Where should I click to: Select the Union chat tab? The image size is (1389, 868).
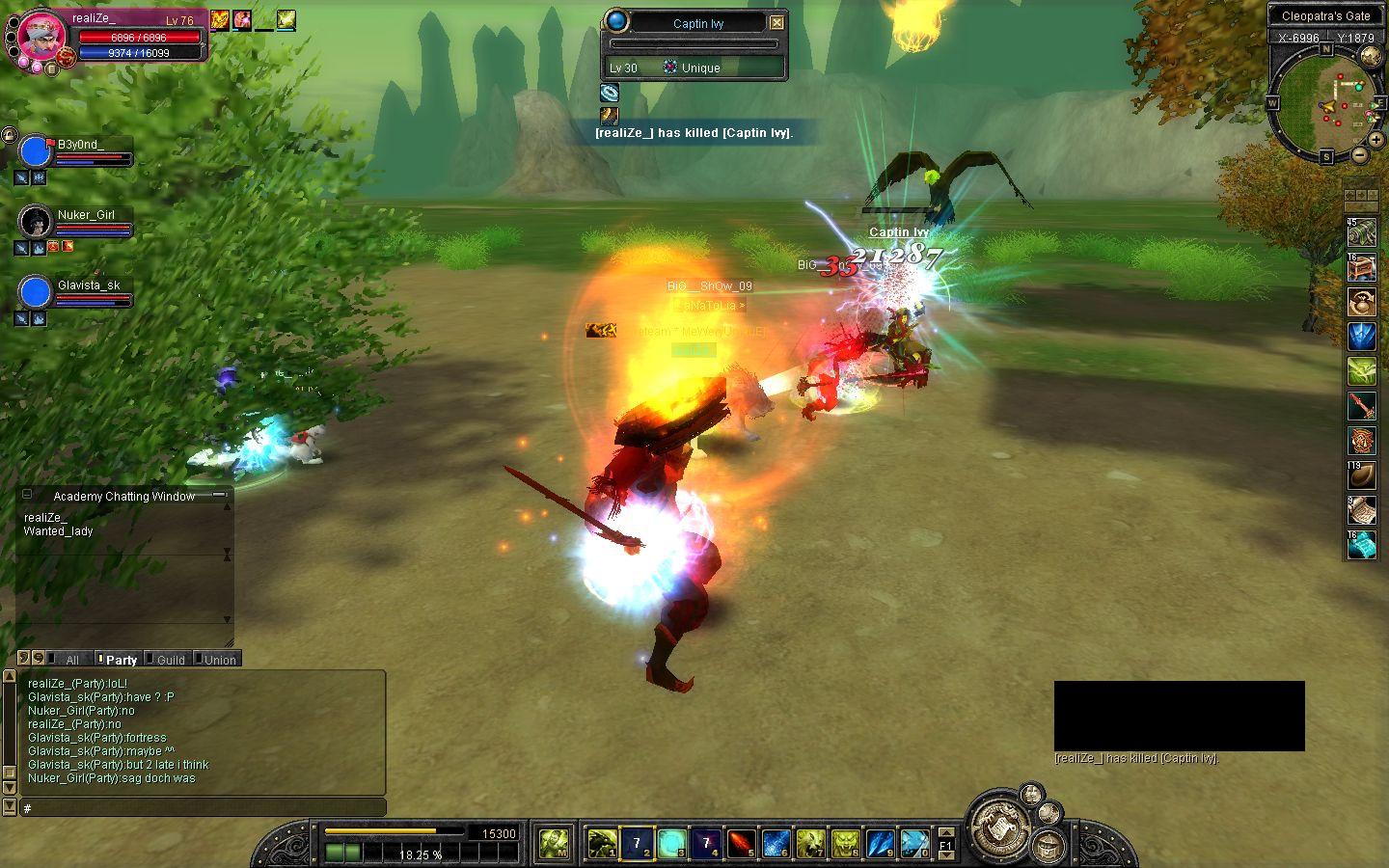(x=219, y=660)
